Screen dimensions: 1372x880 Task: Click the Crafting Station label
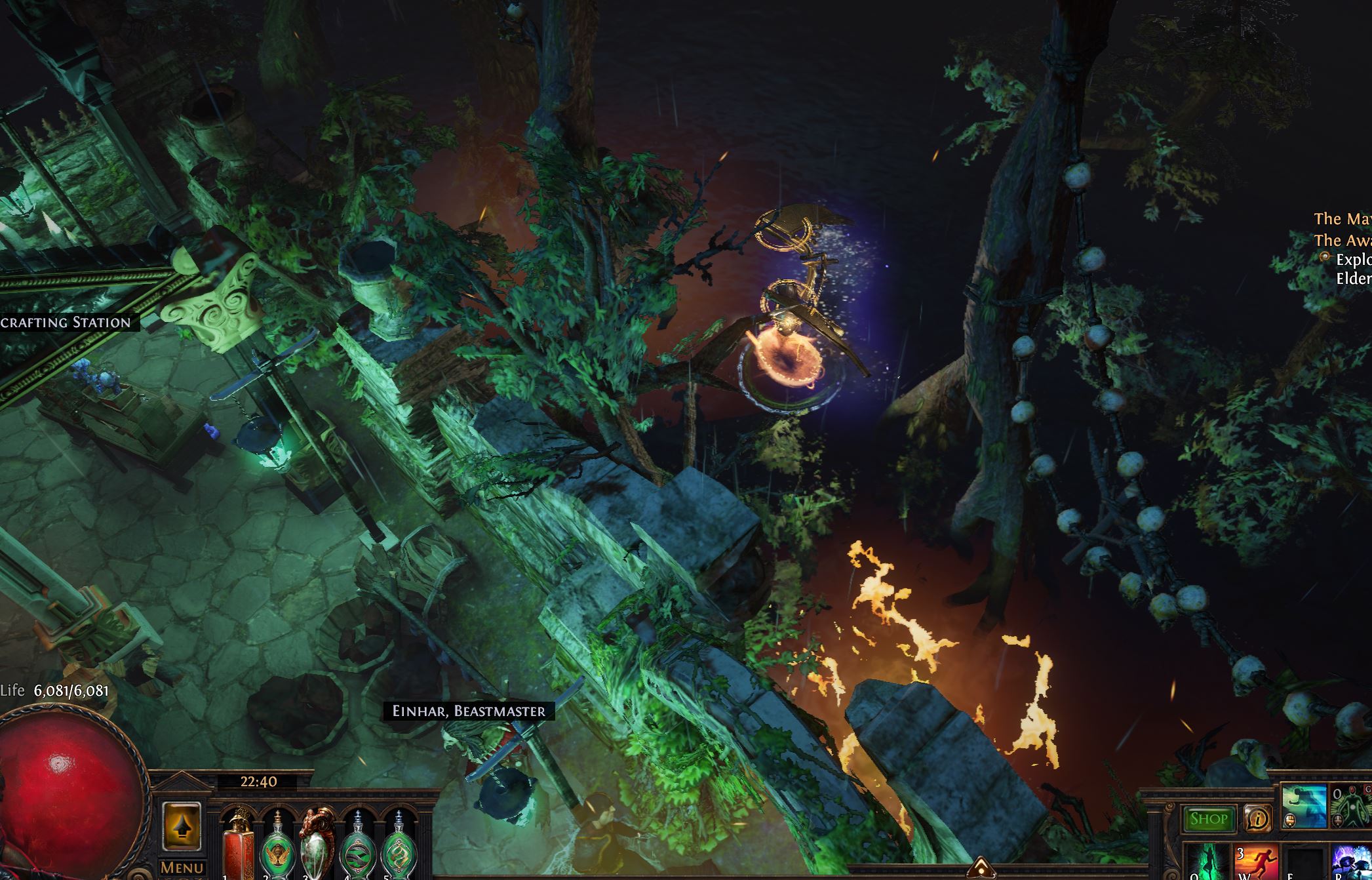66,322
